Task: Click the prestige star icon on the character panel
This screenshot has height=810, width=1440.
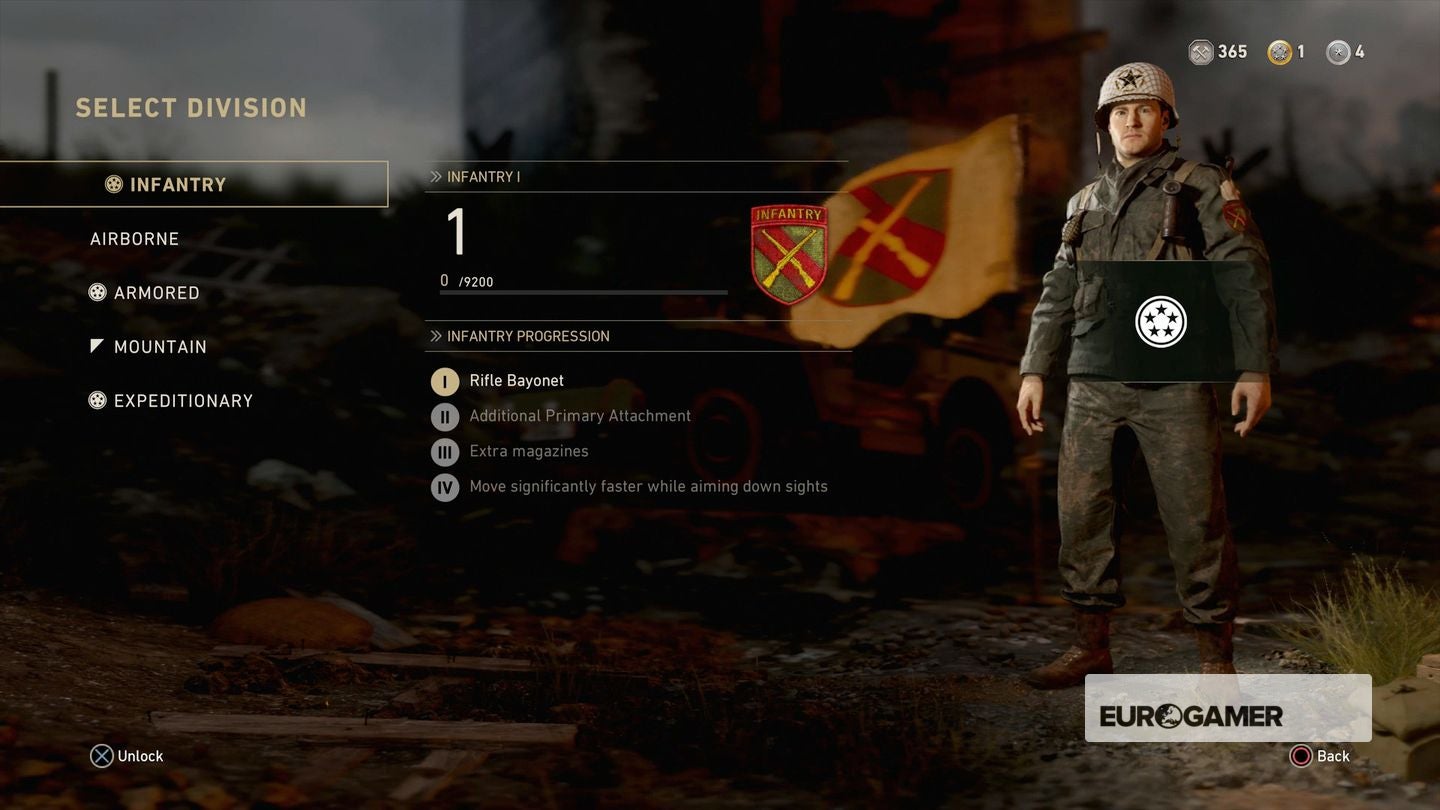Action: 1160,322
